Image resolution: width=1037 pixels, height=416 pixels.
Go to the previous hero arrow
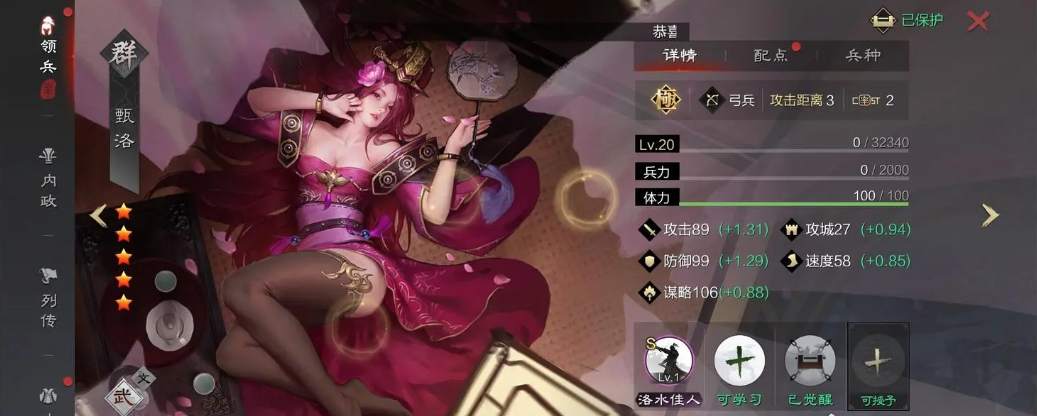[x=98, y=214]
